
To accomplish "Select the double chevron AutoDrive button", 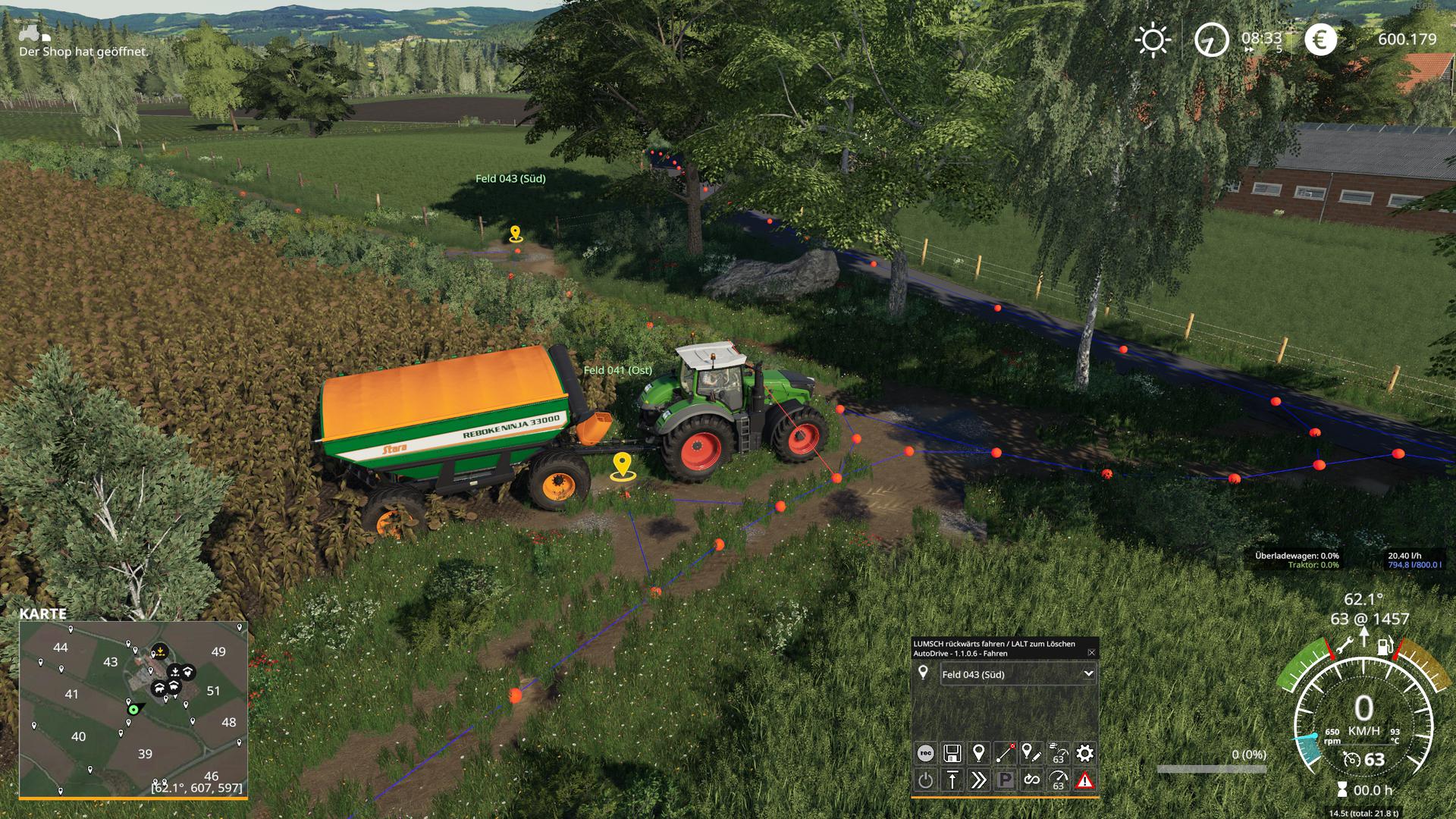I will (979, 780).
